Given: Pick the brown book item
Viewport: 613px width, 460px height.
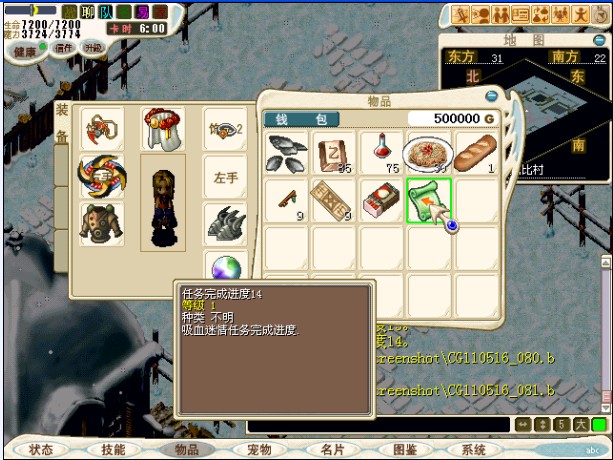Looking at the screenshot, I should tap(333, 152).
